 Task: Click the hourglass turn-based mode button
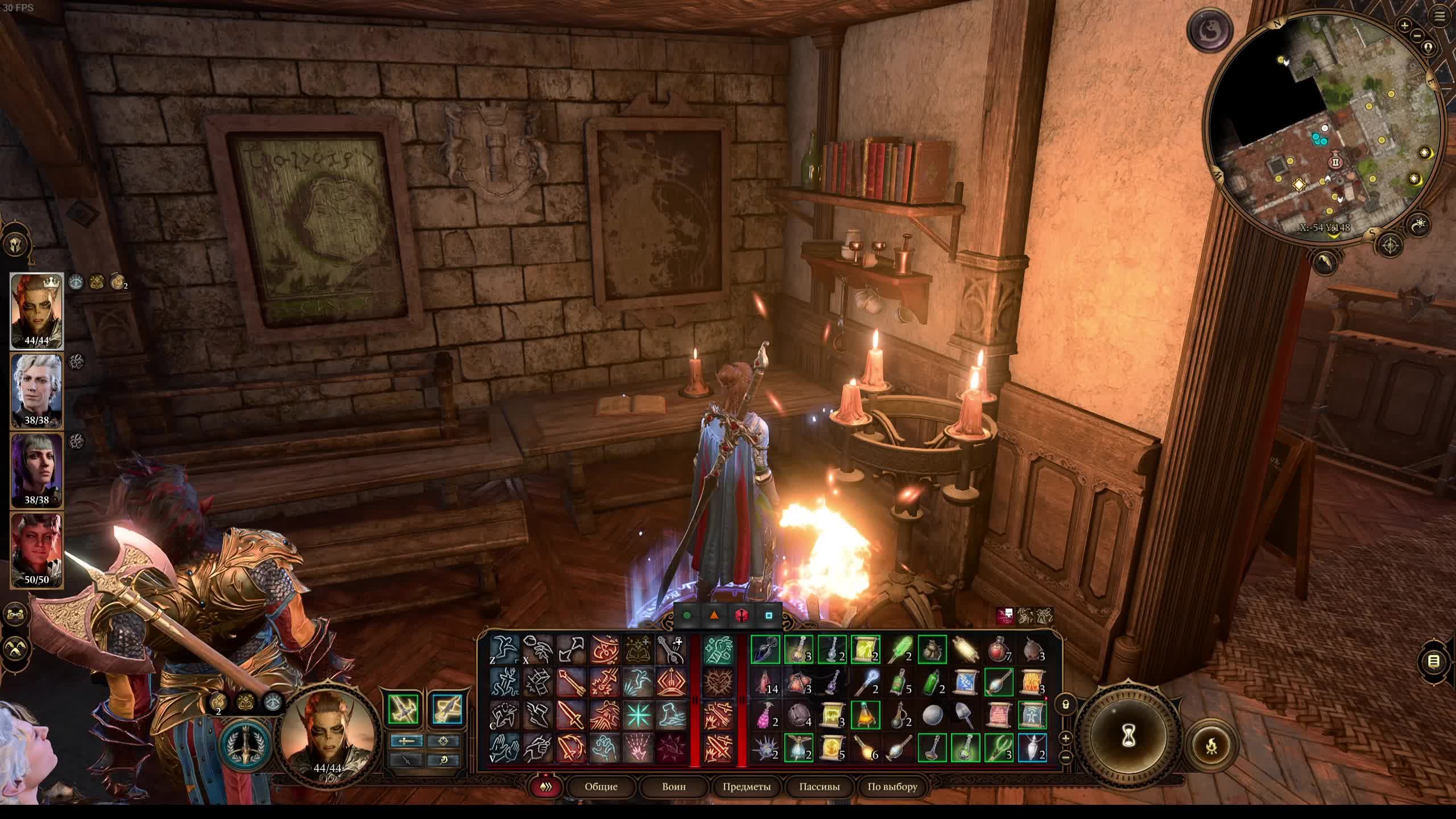click(x=1128, y=737)
